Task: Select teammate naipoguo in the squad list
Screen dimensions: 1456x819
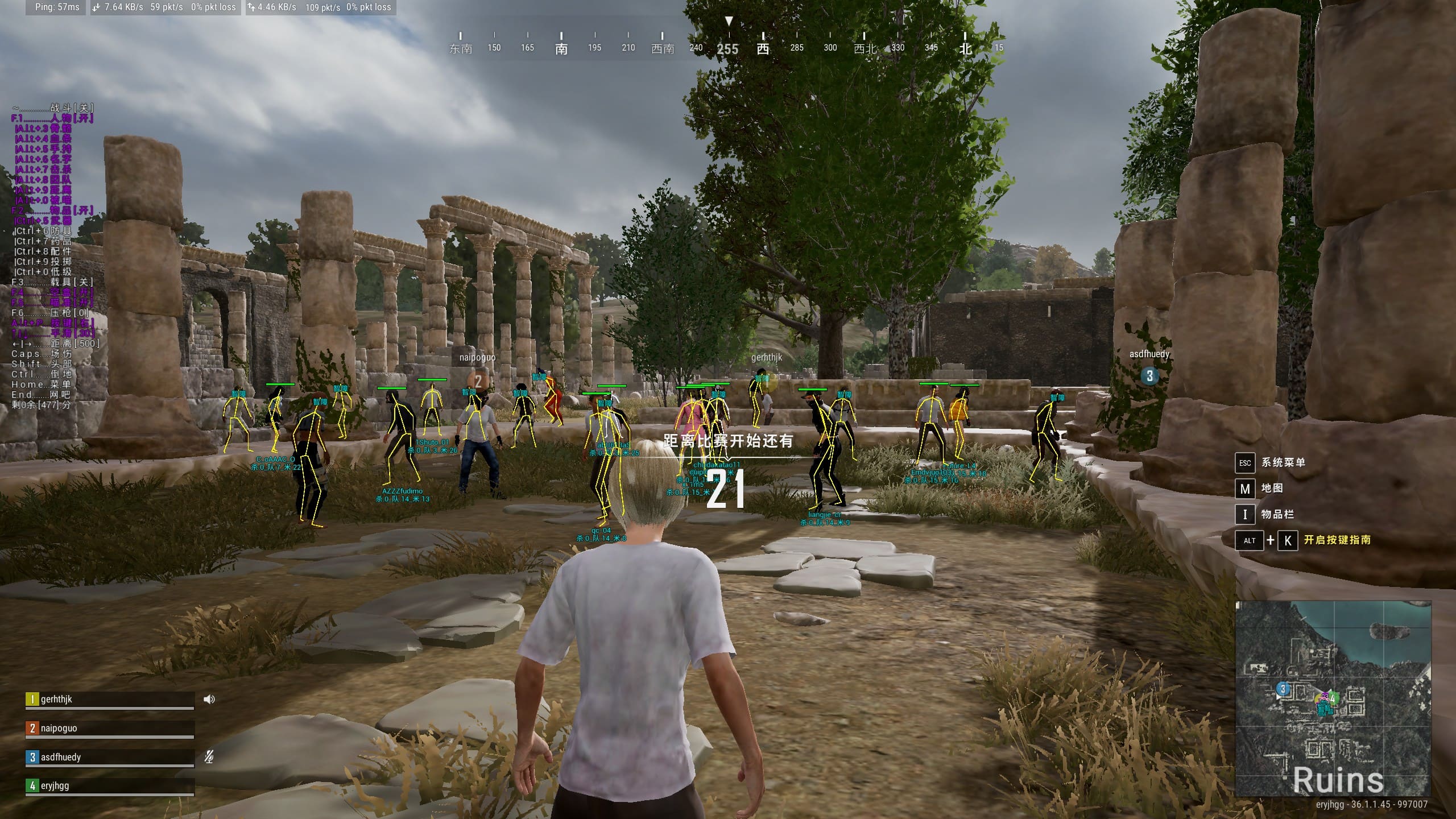Action: click(x=109, y=729)
